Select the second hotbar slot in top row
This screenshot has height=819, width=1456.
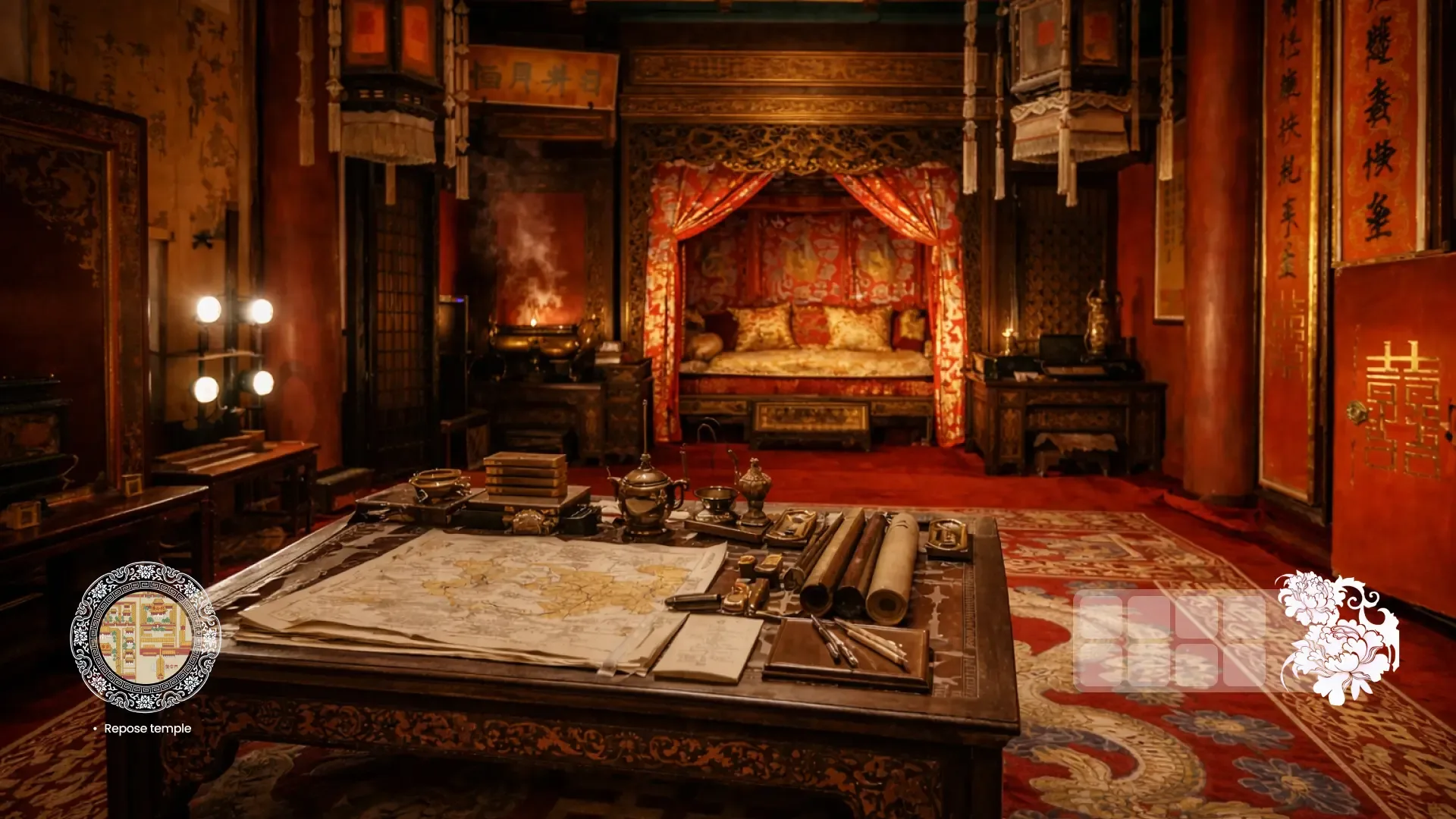[x=1149, y=617]
